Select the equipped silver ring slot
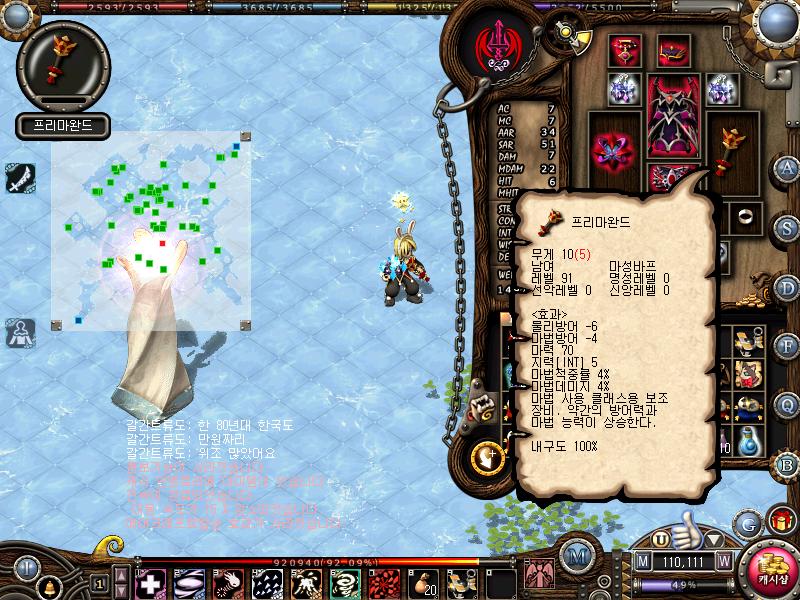The image size is (800, 600). [743, 215]
